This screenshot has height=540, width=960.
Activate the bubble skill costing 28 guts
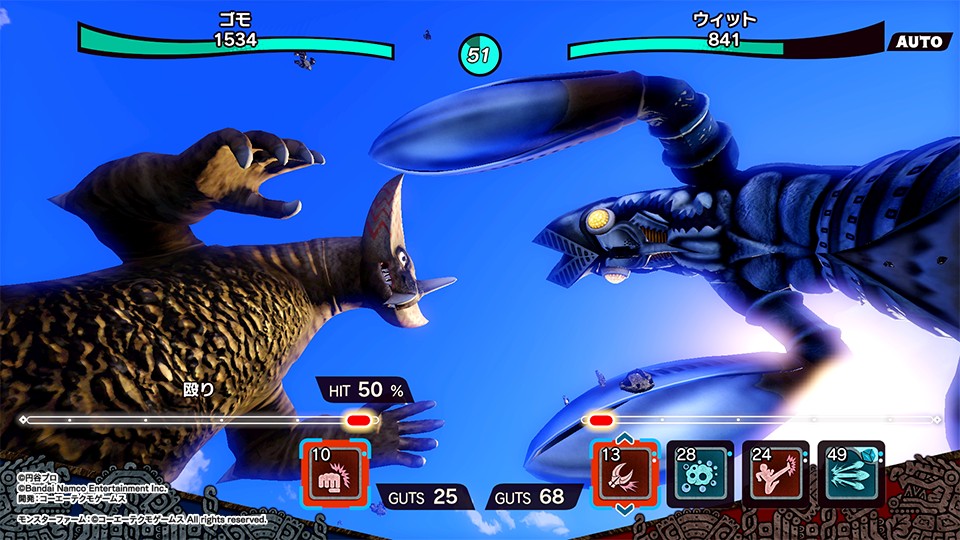coord(700,470)
